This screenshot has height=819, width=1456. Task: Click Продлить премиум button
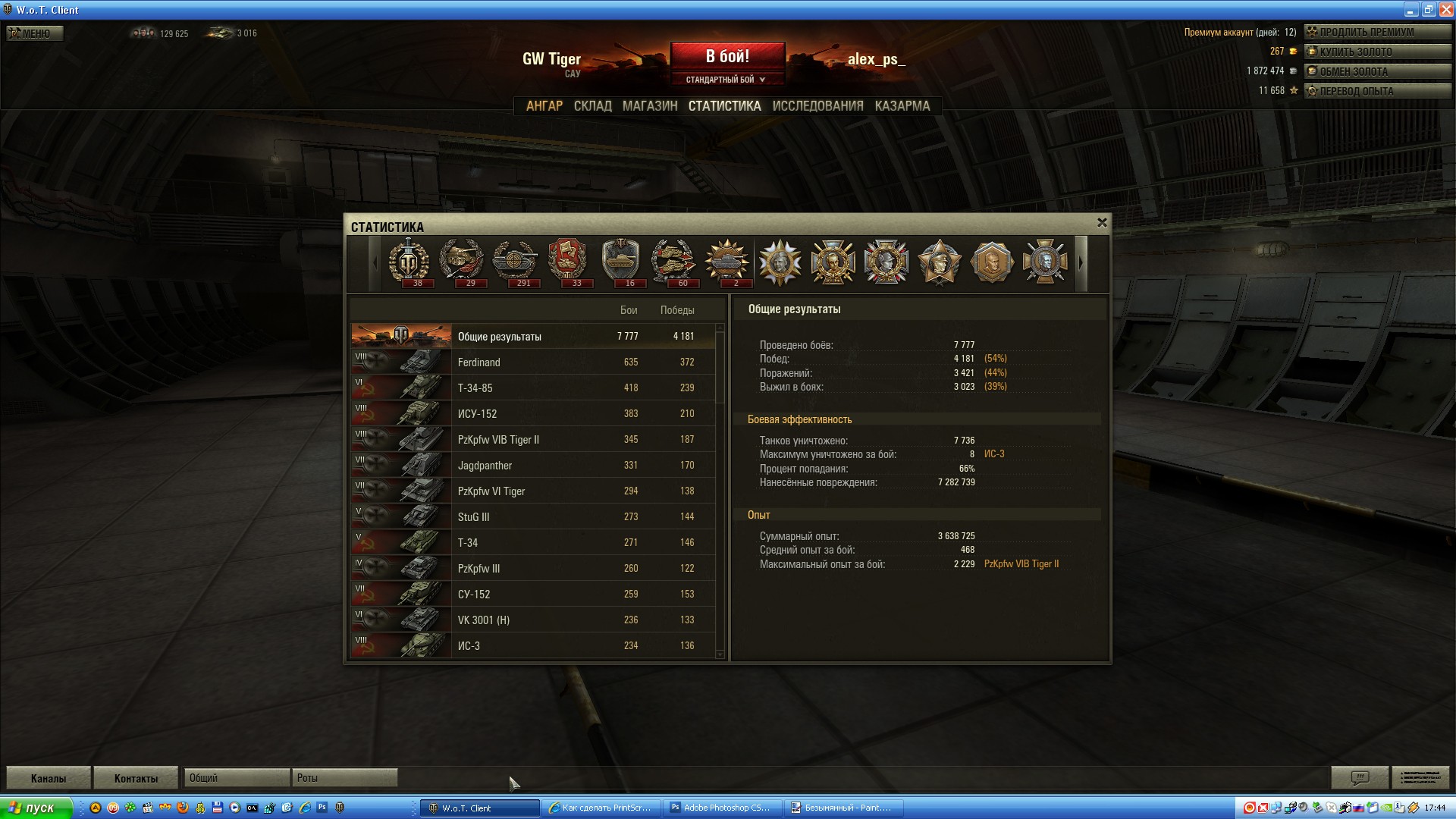1376,33
